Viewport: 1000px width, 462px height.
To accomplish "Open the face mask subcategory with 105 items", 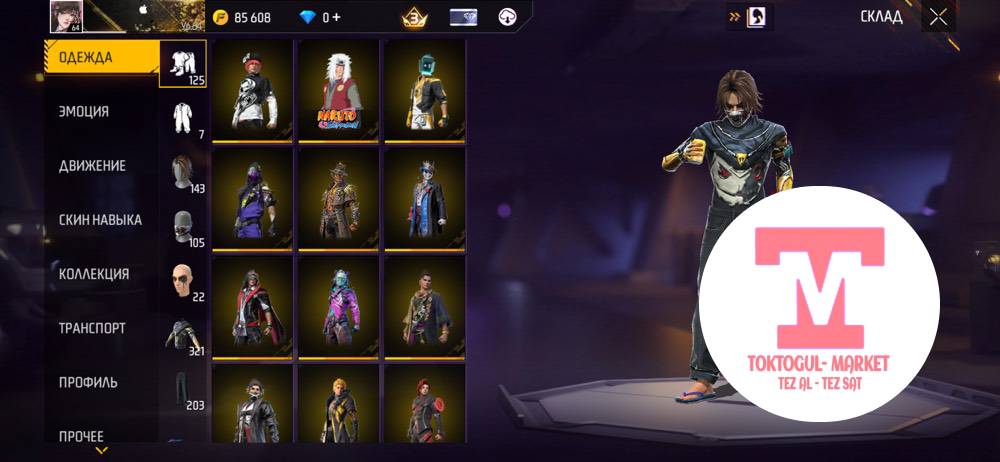I will pyautogui.click(x=183, y=228).
